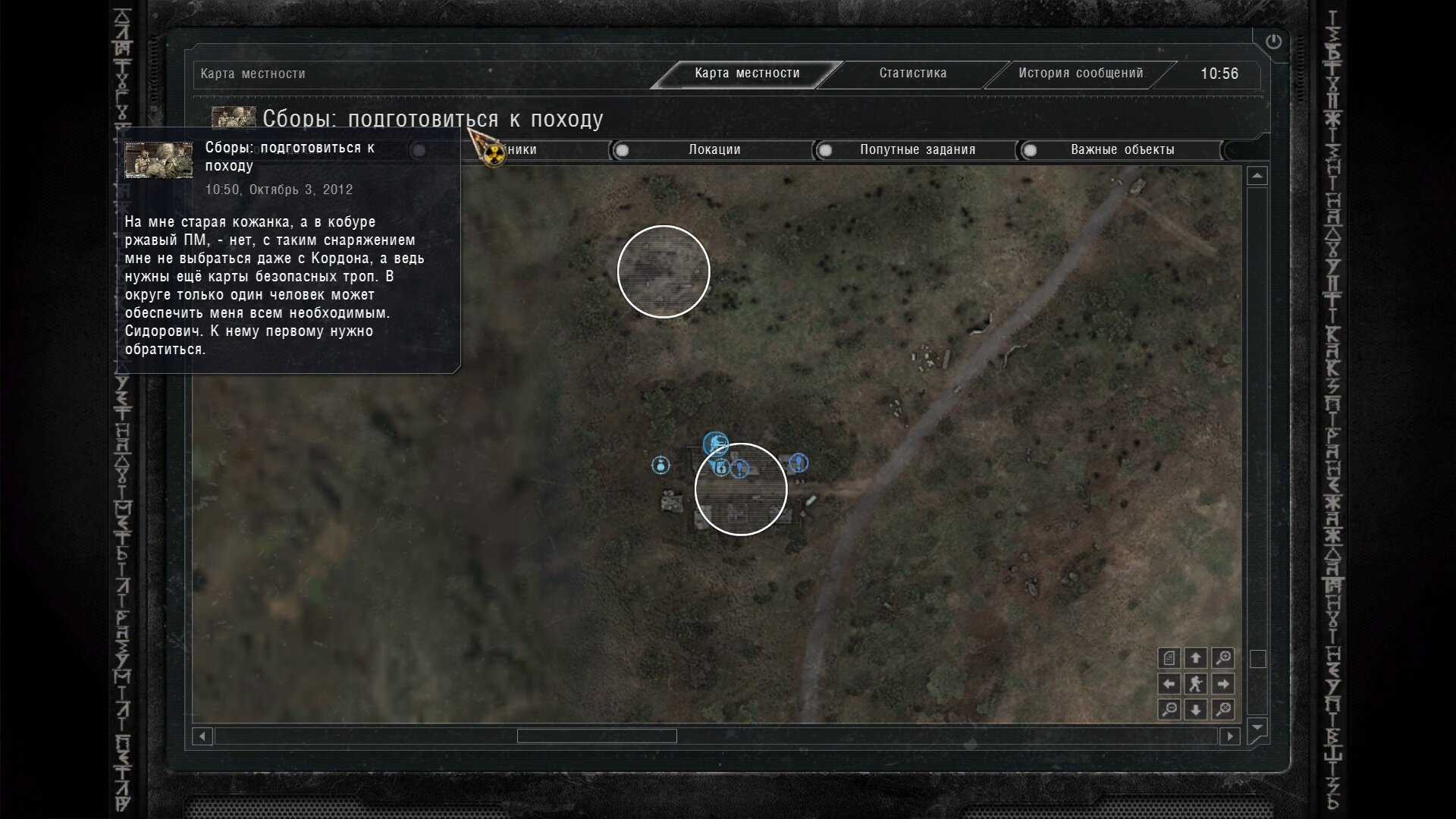Toggle the Важные объекты map filter
This screenshot has height=819, width=1456.
(x=1030, y=150)
